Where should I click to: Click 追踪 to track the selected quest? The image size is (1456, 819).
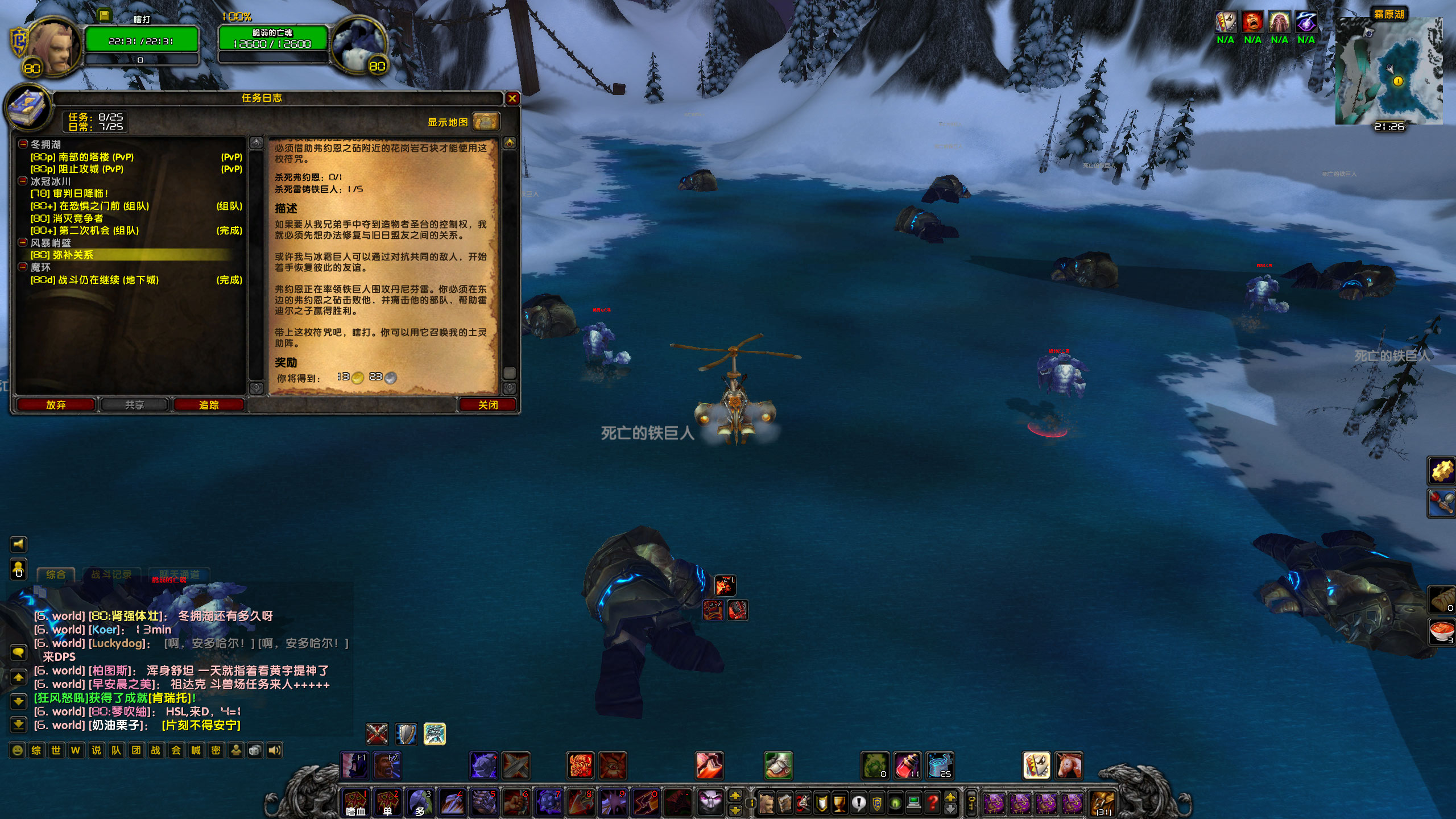coord(209,405)
